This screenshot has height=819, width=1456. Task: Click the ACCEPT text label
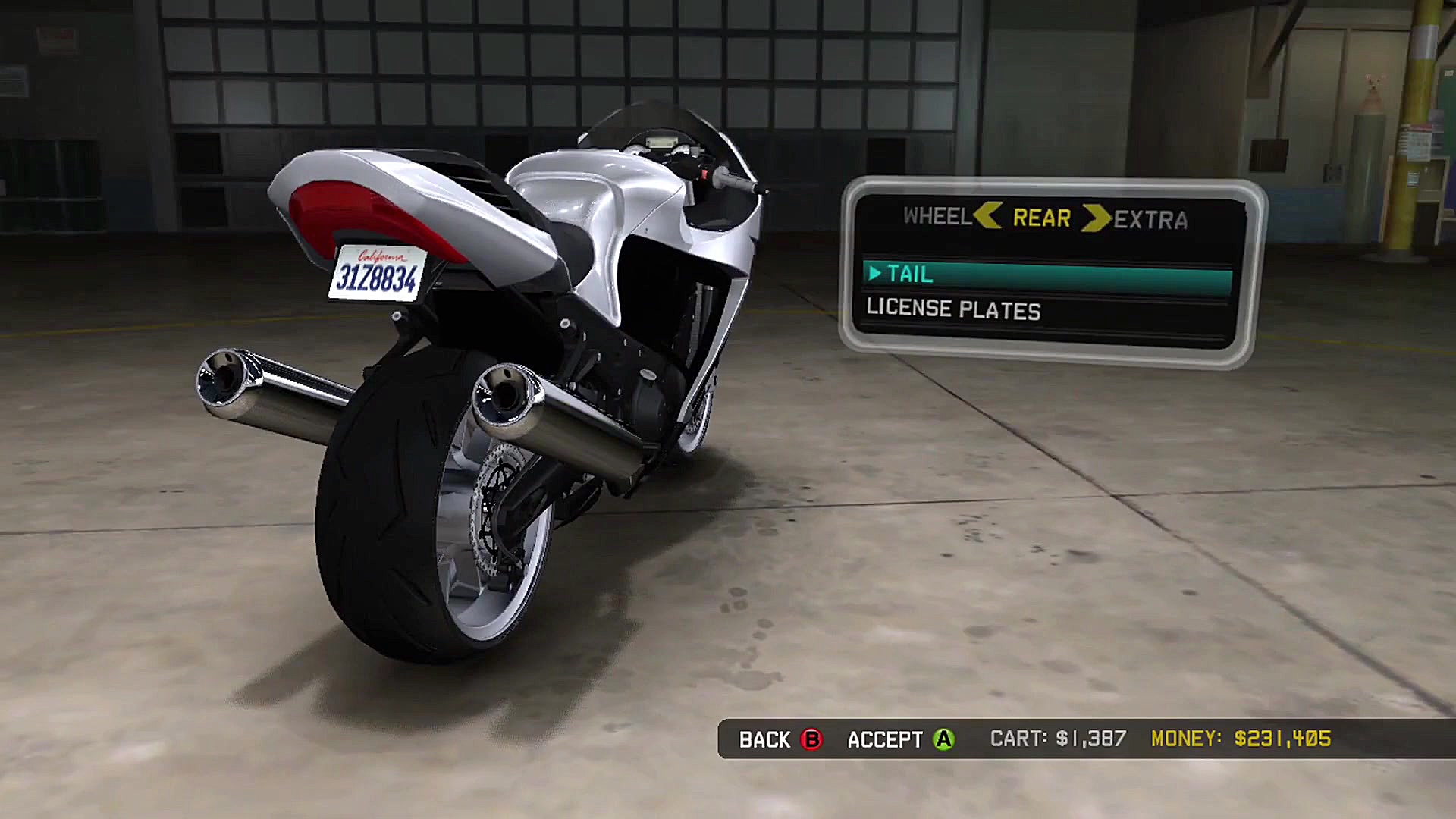(884, 739)
